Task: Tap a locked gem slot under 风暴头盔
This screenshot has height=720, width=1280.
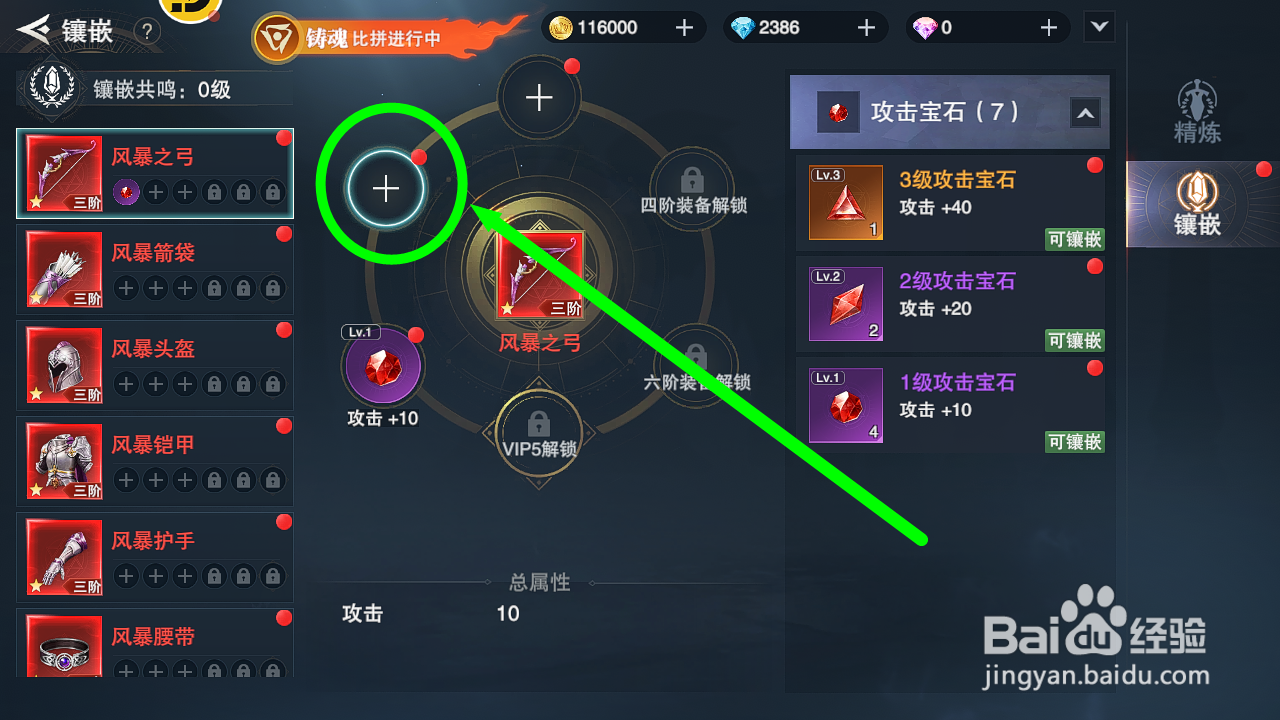Action: pyautogui.click(x=214, y=383)
